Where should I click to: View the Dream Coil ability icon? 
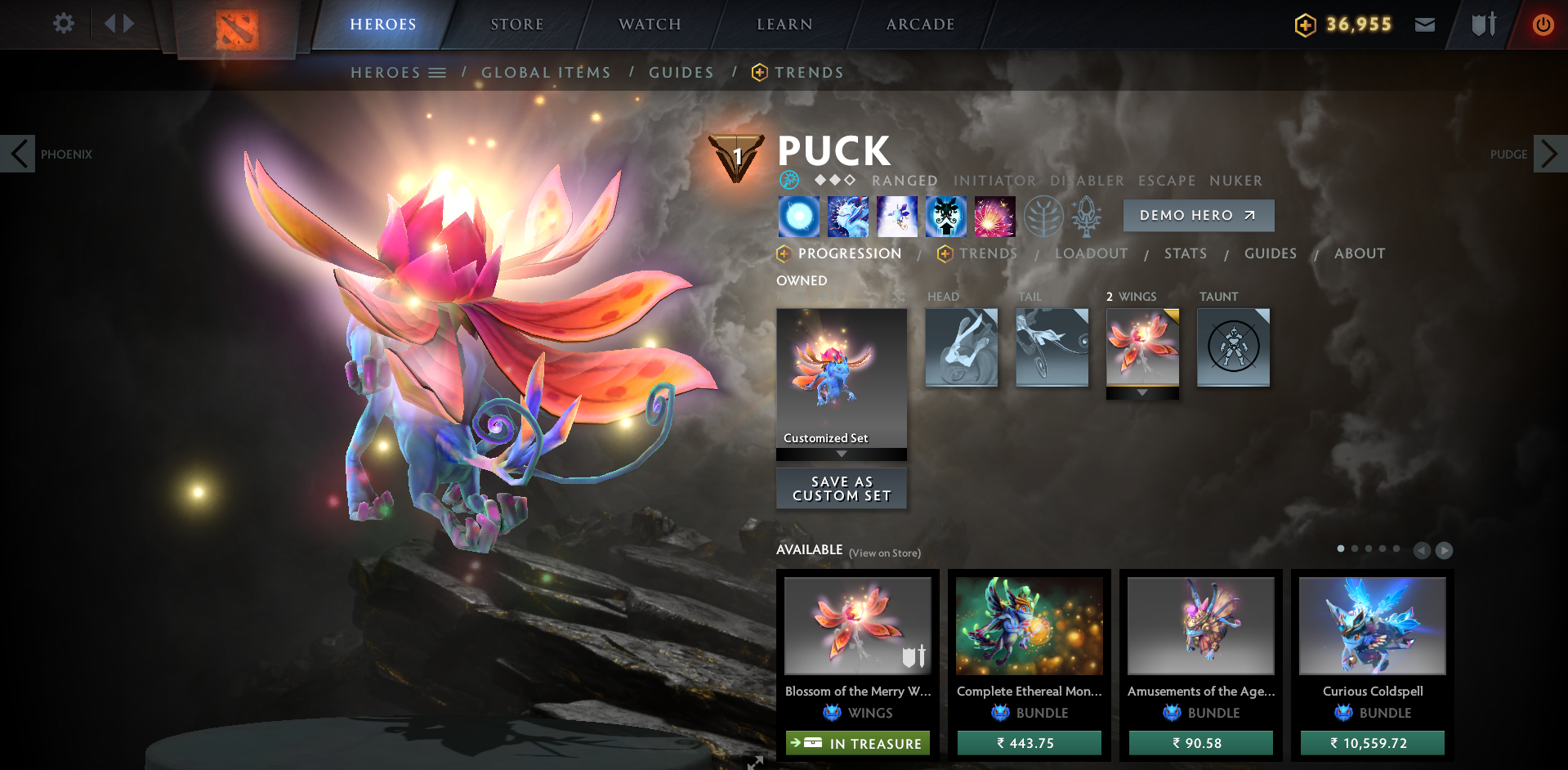[x=995, y=216]
